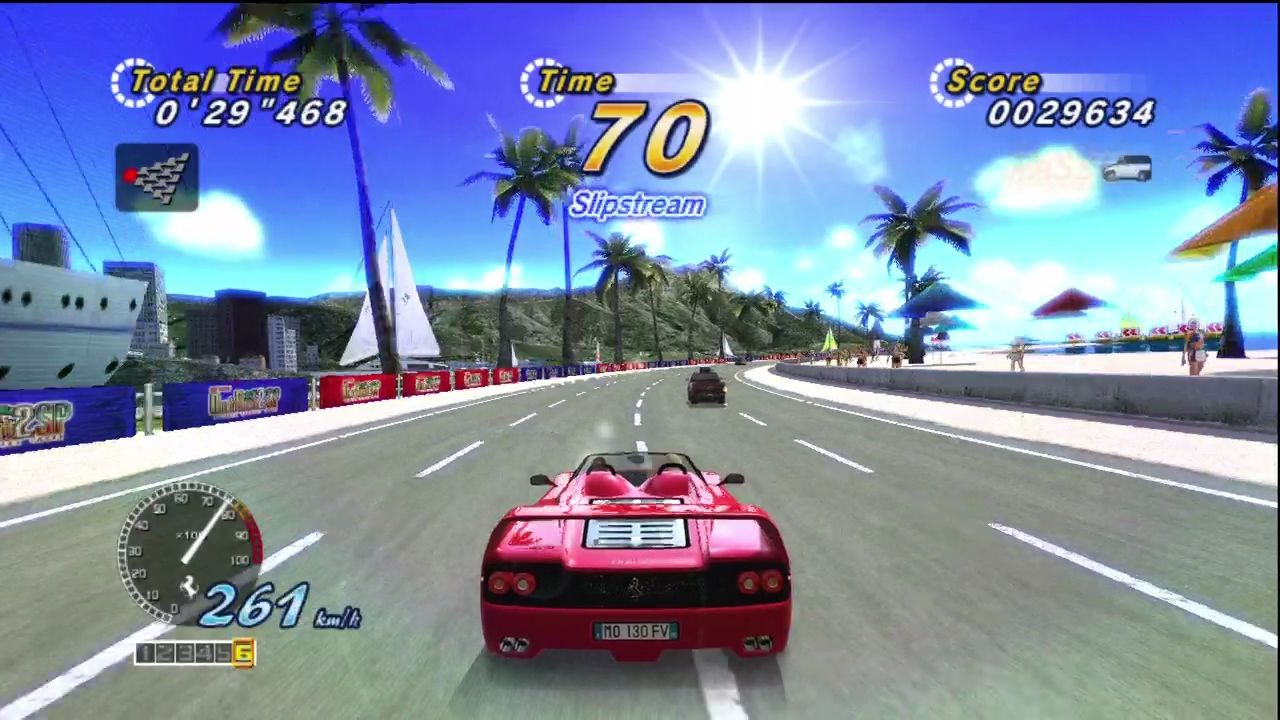Select the Score stopwatch icon

[951, 81]
